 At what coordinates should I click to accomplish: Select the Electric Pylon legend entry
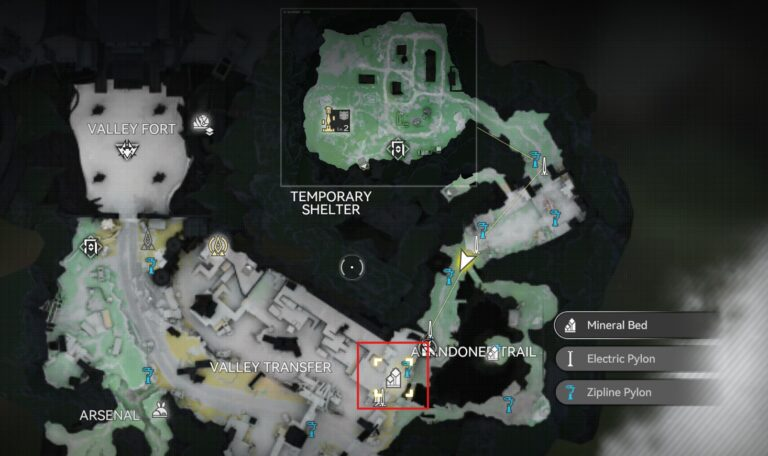pos(636,359)
